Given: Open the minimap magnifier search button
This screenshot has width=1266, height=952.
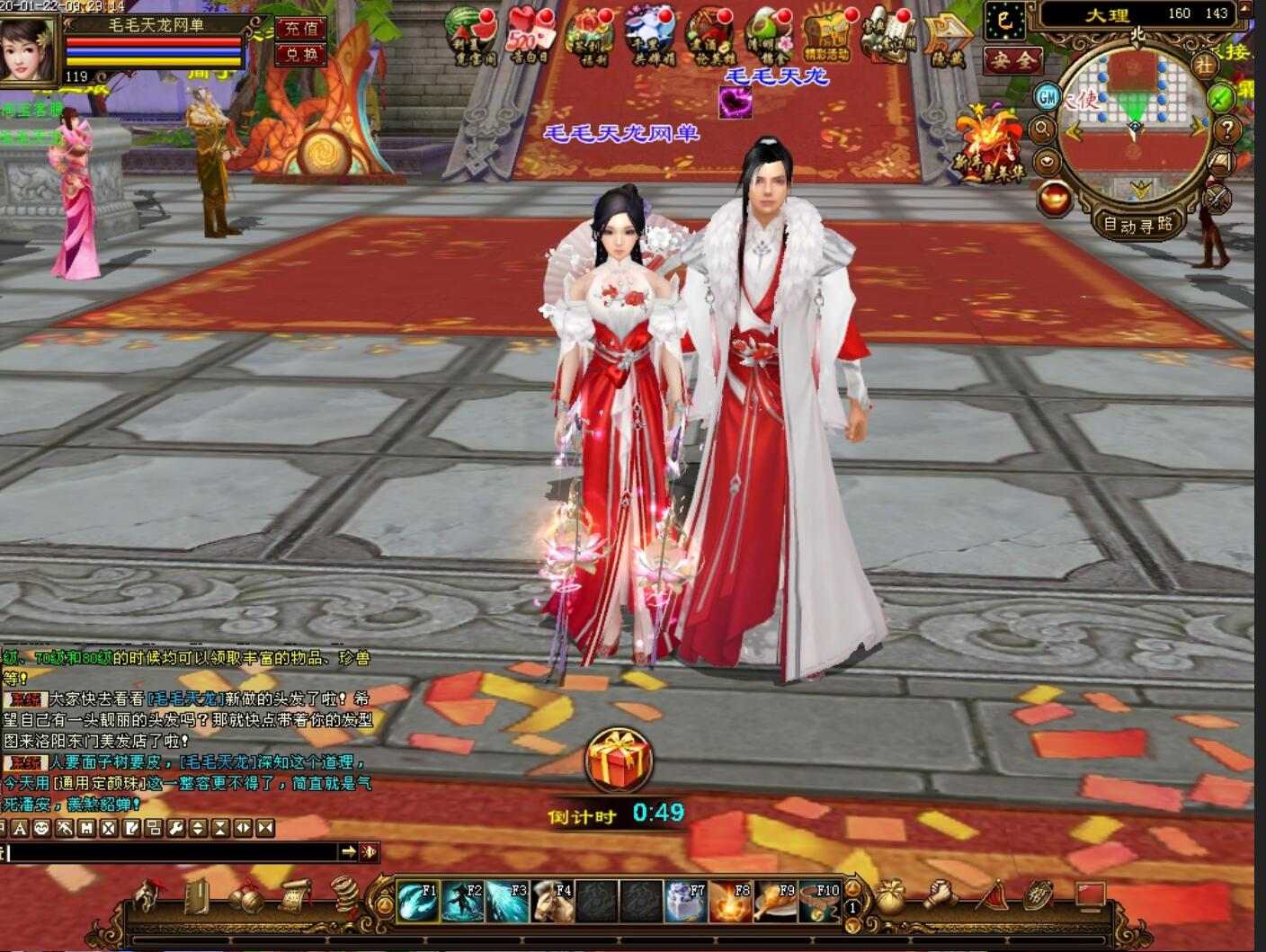Looking at the screenshot, I should [x=1043, y=129].
